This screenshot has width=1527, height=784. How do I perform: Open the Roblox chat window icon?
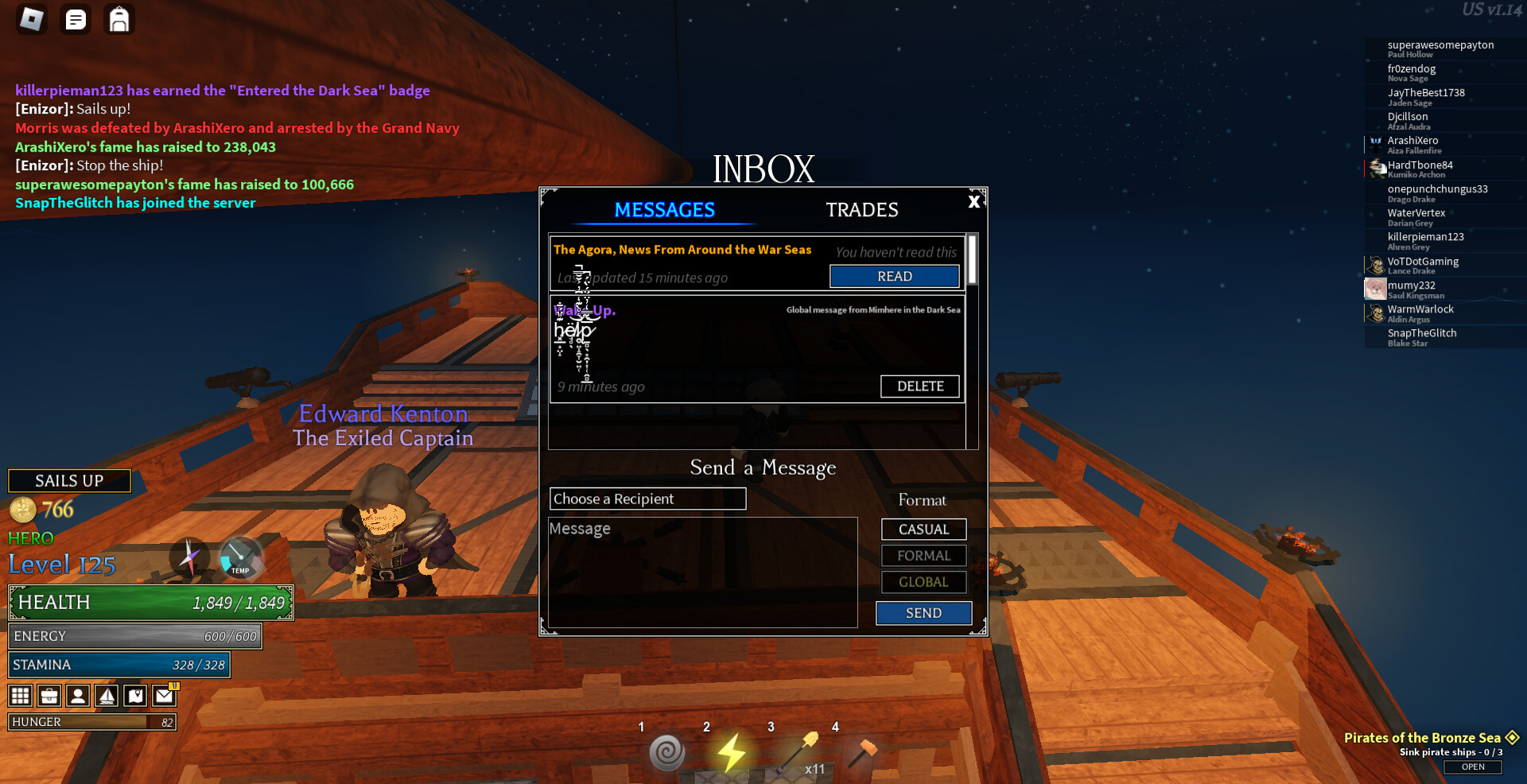[x=76, y=20]
